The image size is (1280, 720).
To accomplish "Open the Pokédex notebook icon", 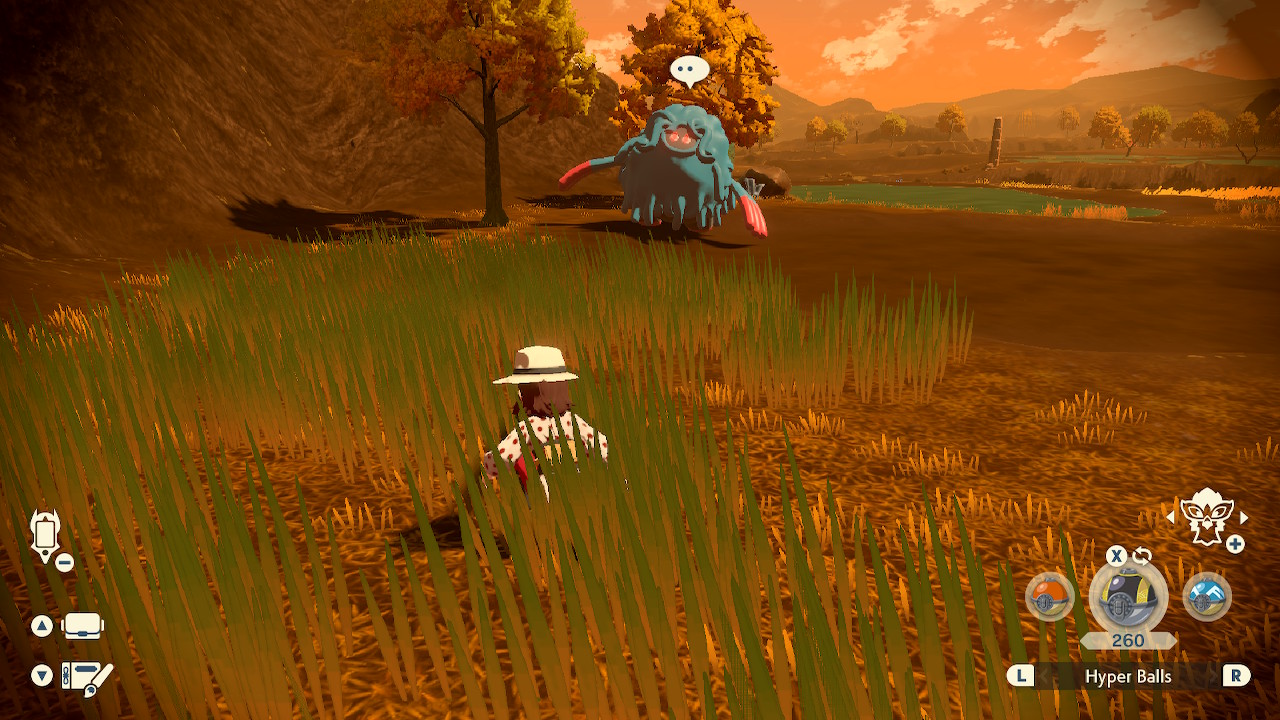I will coord(87,677).
